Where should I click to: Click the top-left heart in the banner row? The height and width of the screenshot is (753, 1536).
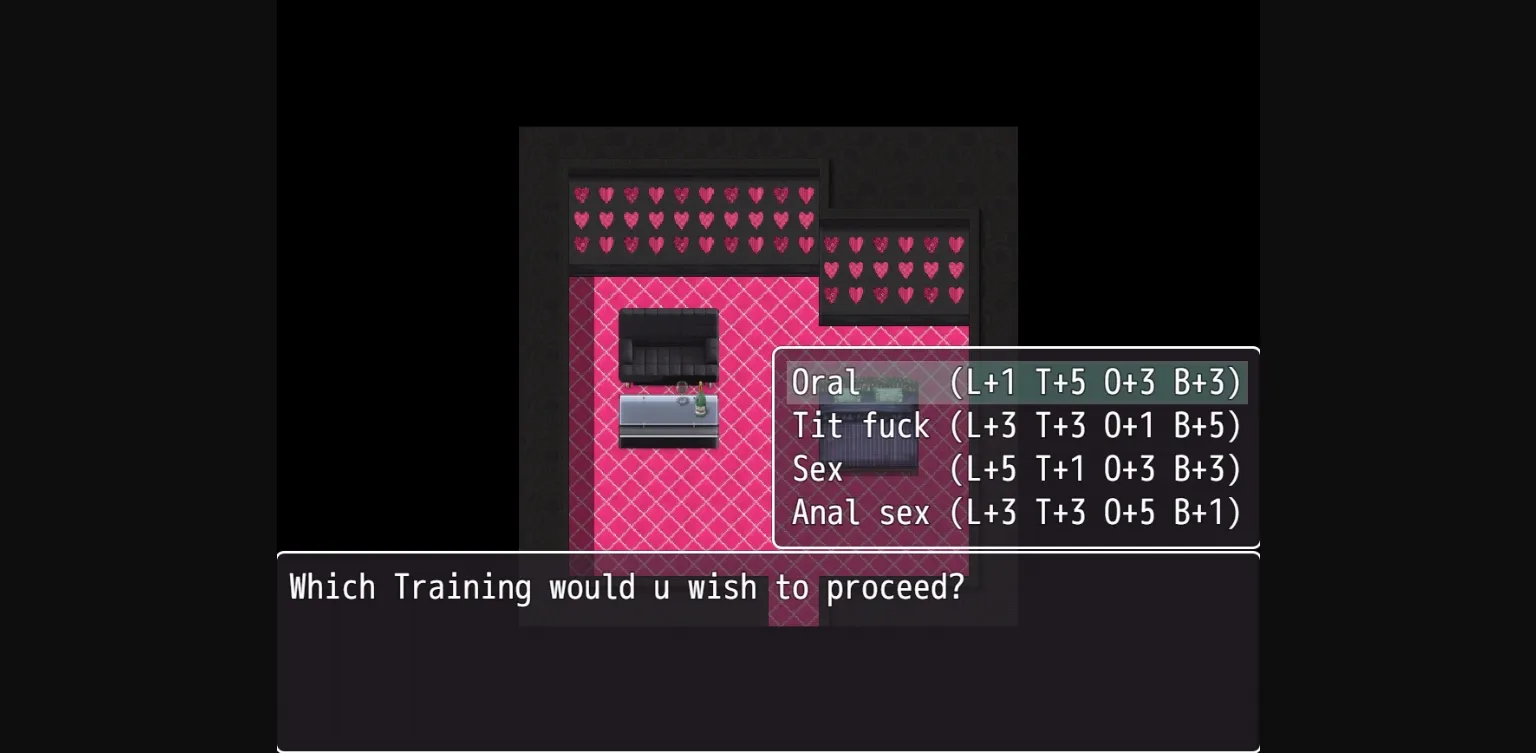pos(583,196)
